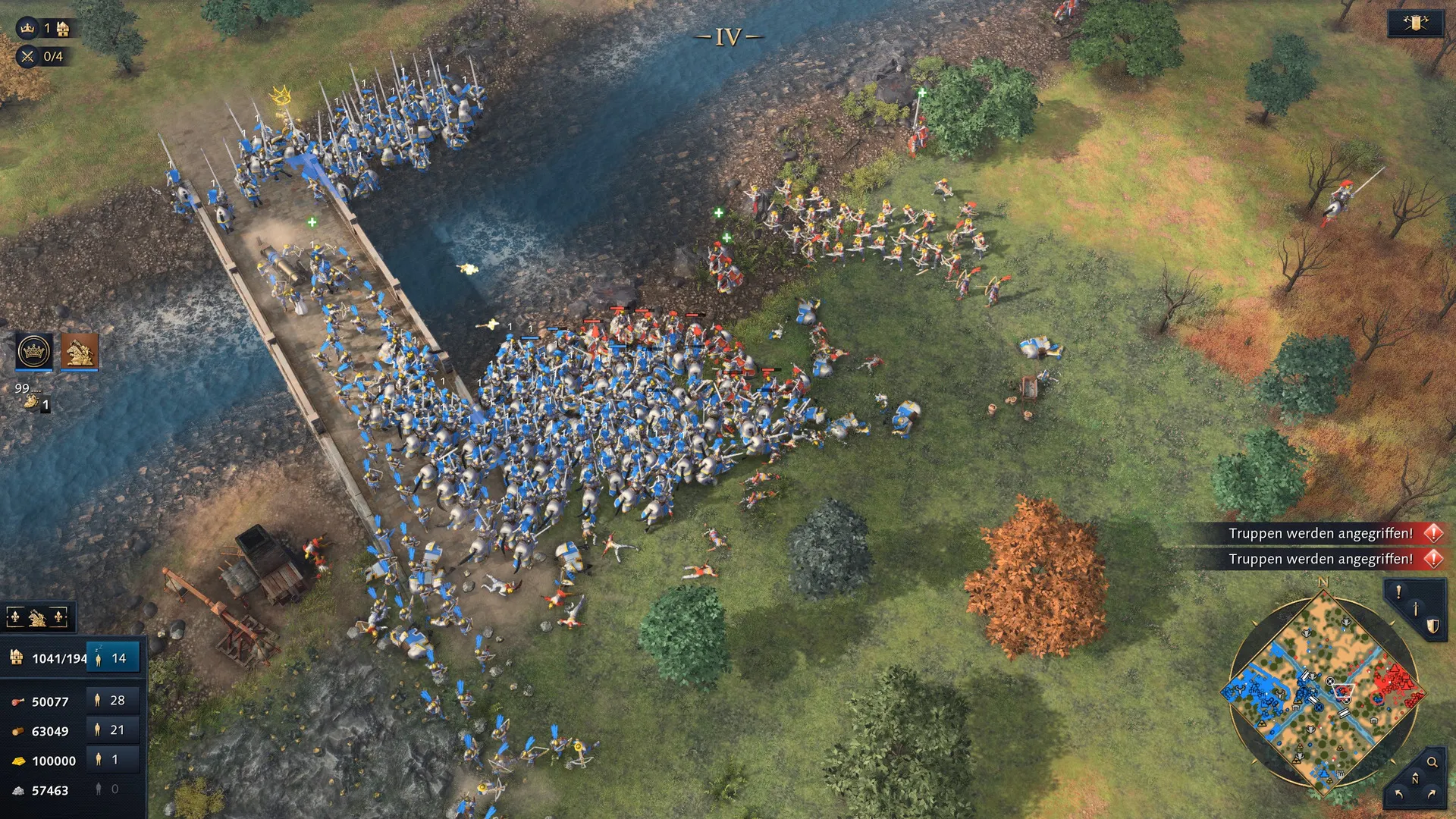
Task: Rotate camera right with curved arrow
Action: (1432, 794)
